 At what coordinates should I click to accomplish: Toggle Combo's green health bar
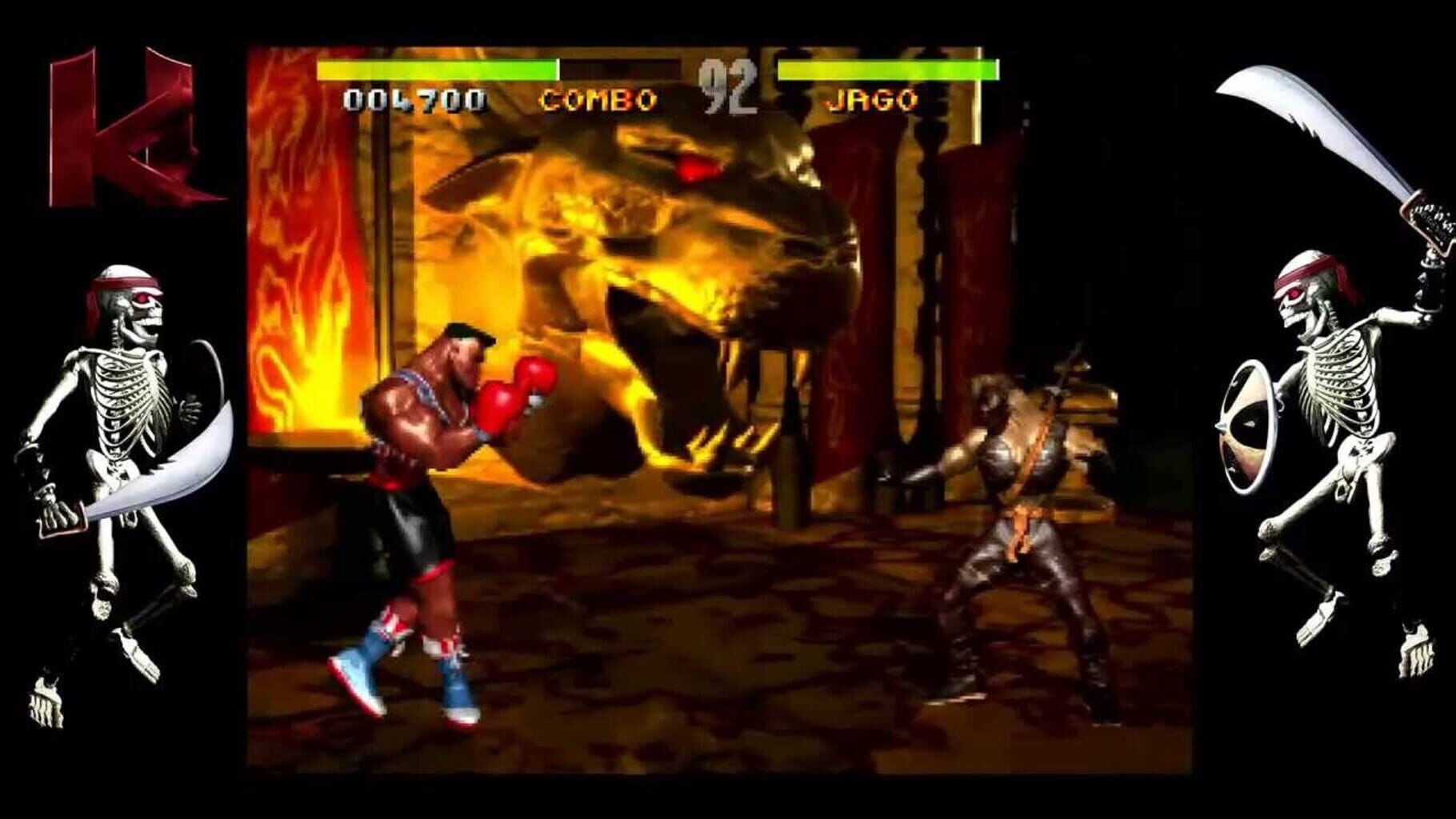(436, 68)
